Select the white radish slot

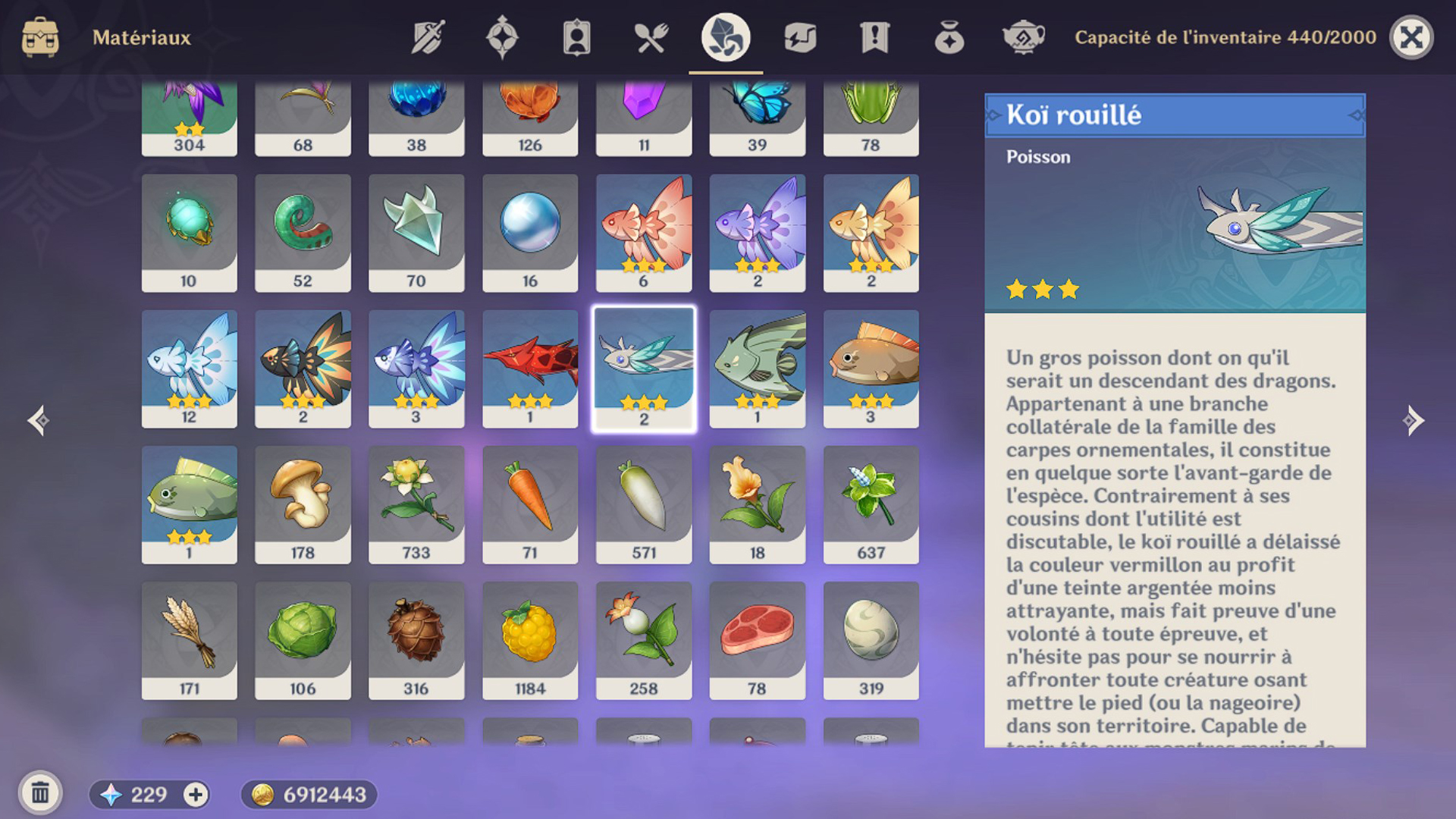click(x=644, y=504)
